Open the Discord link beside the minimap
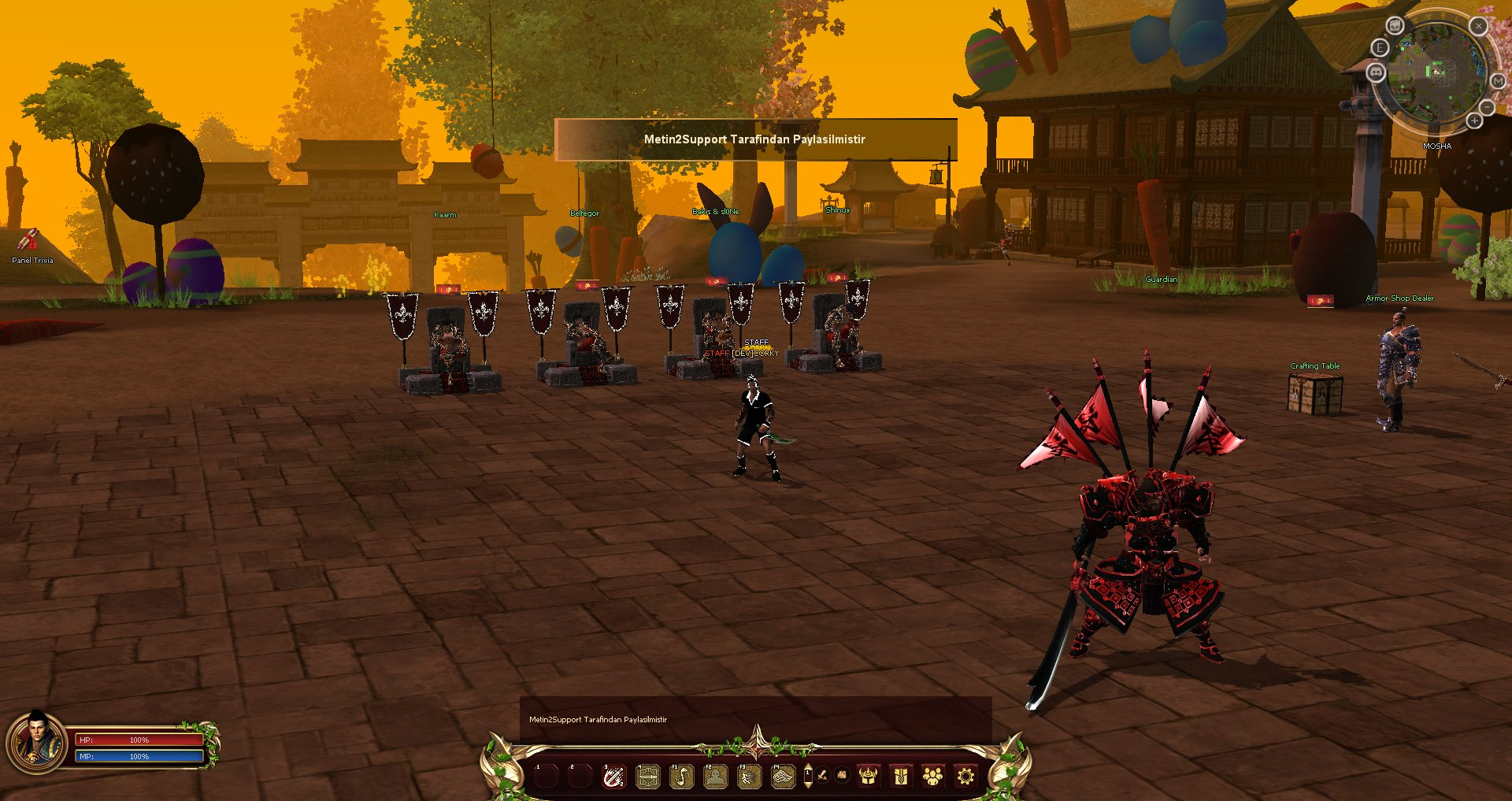The height and width of the screenshot is (801, 1512). [1376, 72]
